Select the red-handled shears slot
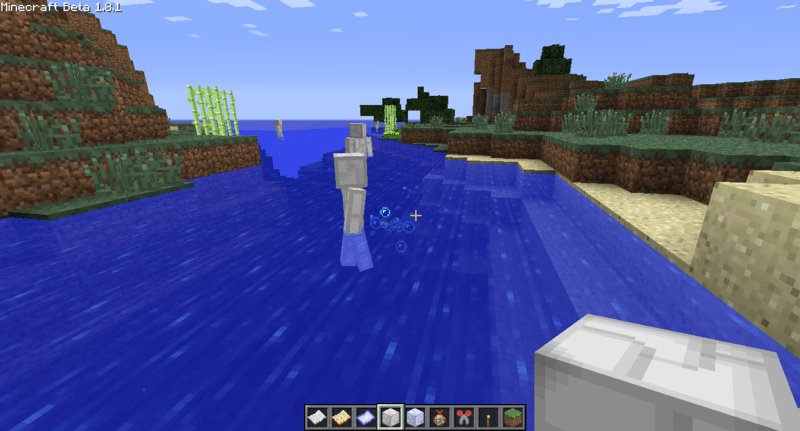The height and width of the screenshot is (431, 800). (463, 418)
